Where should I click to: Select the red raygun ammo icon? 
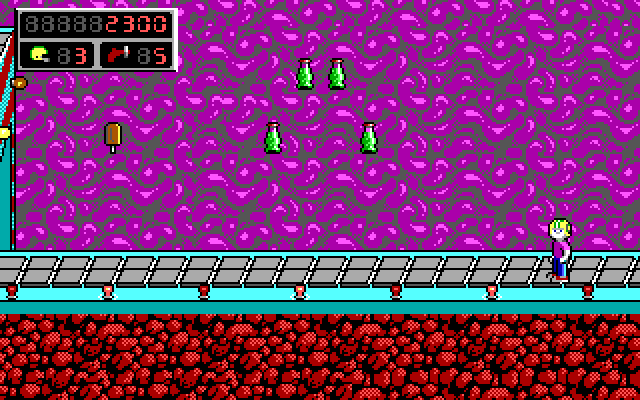(x=118, y=54)
